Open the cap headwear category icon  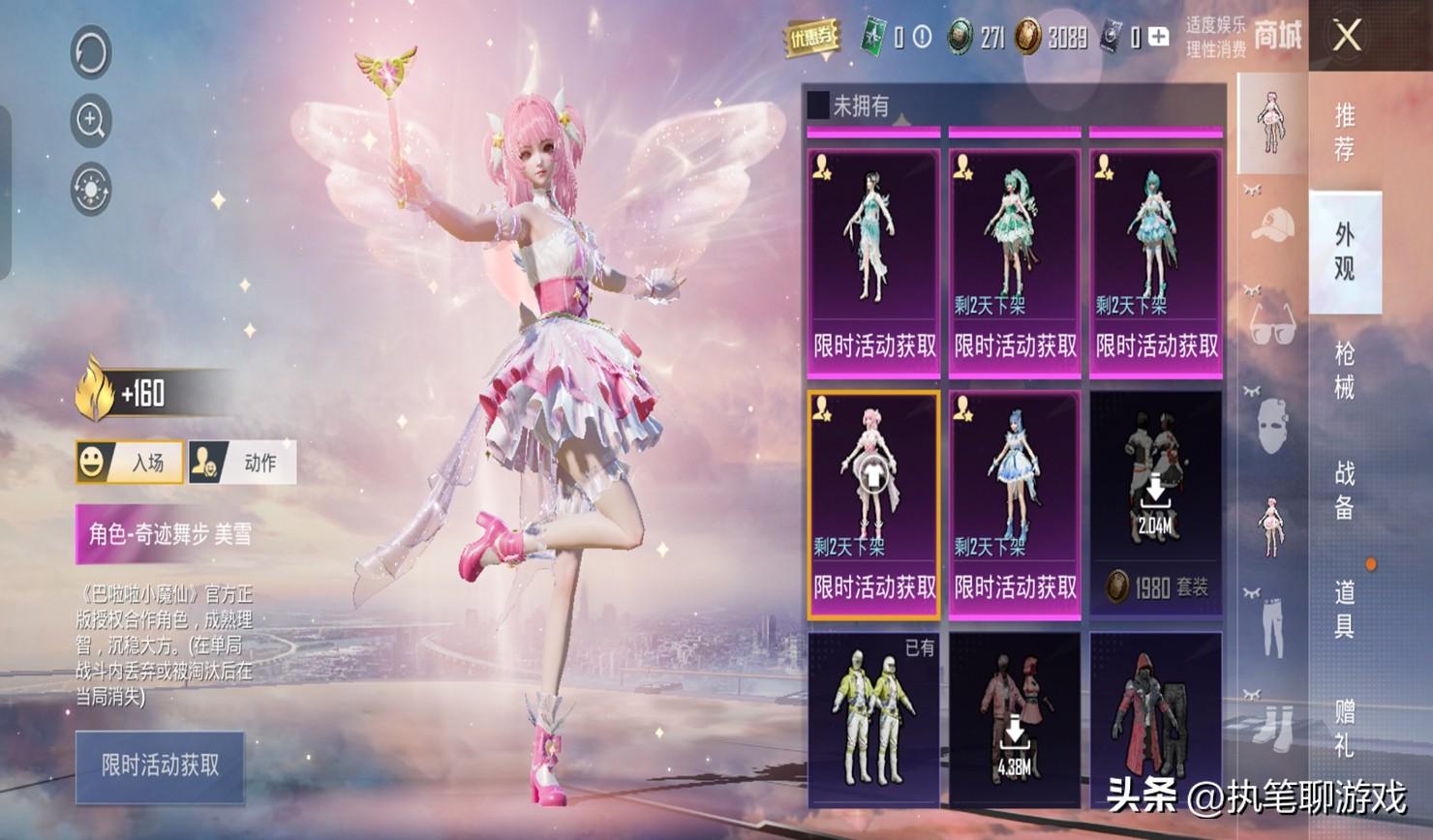coord(1272,225)
